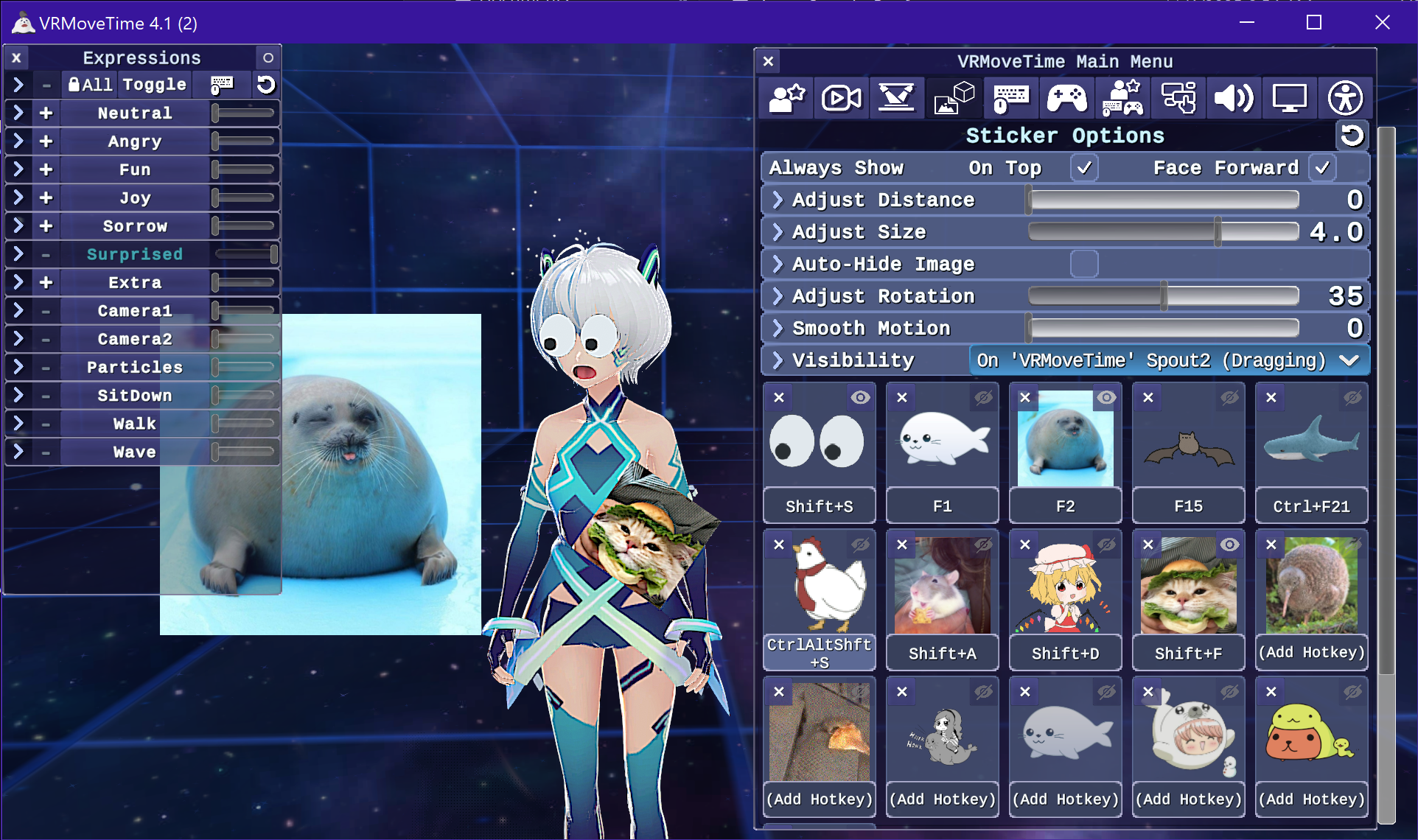Open the speaker audio settings tab
Viewport: 1418px width, 840px height.
click(1233, 98)
